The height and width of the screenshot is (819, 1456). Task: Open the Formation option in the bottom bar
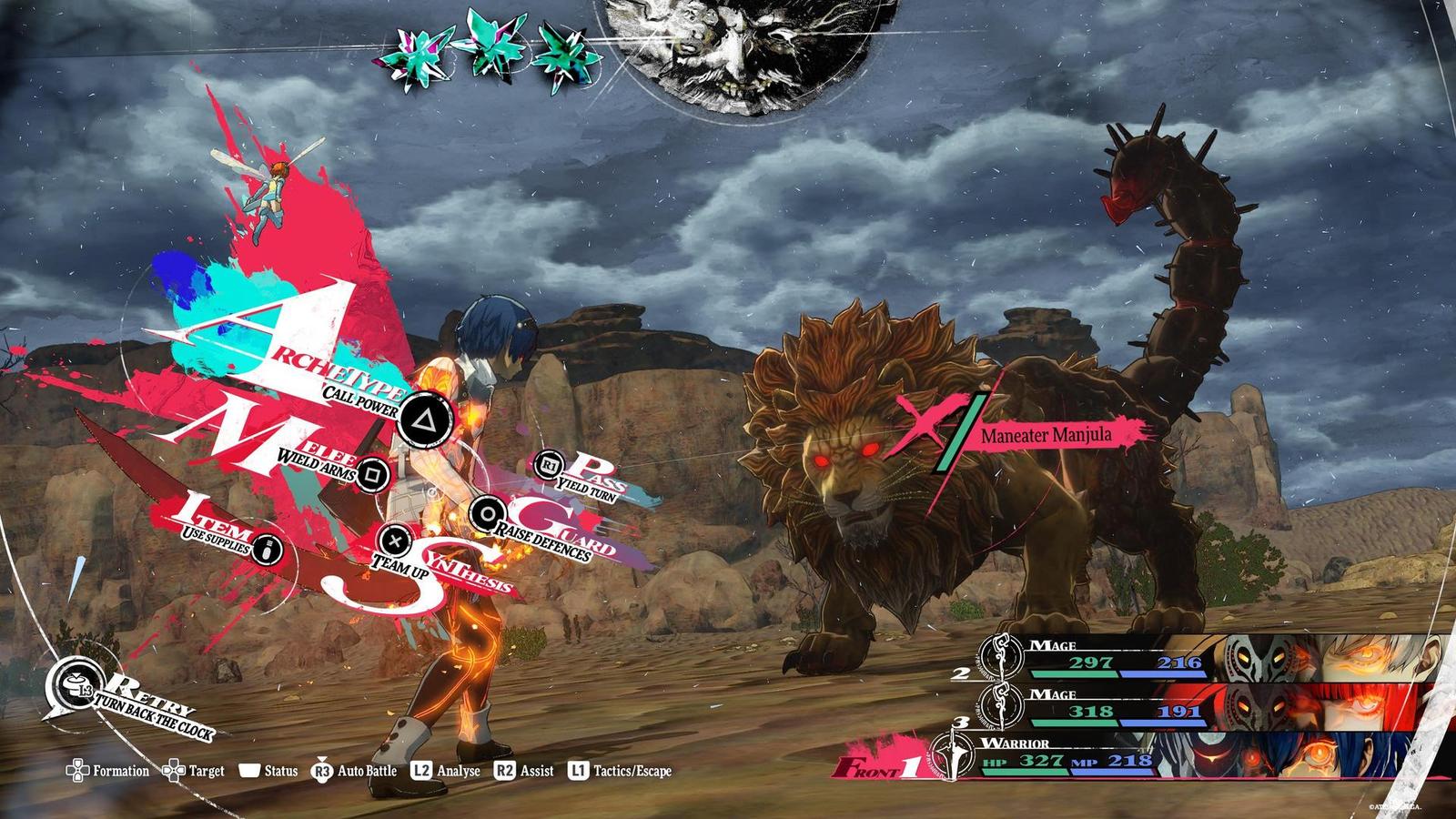tap(107, 771)
